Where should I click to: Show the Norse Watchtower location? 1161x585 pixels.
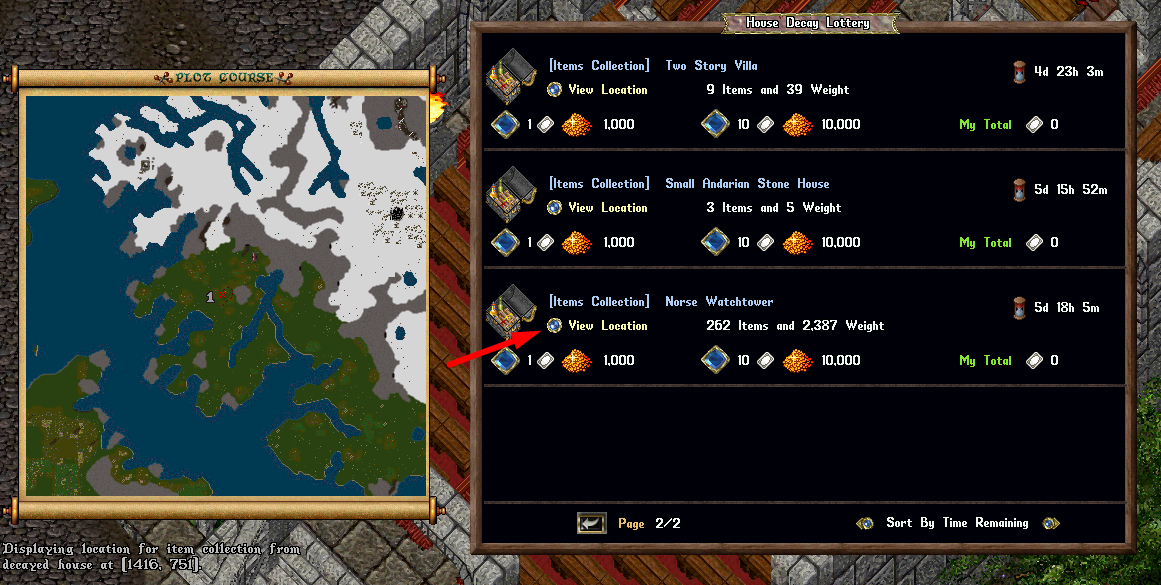coord(555,326)
